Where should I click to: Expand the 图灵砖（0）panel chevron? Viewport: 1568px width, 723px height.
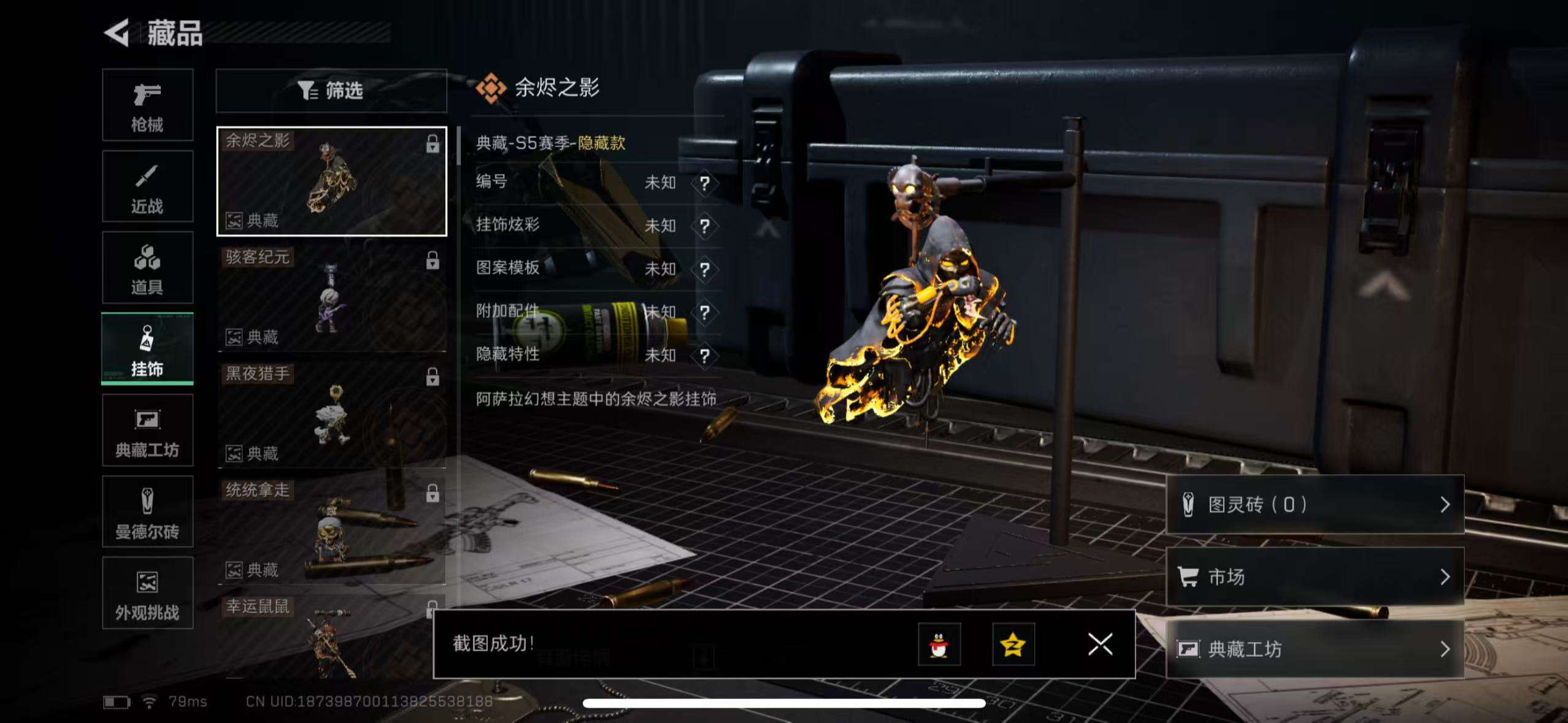[x=1445, y=504]
